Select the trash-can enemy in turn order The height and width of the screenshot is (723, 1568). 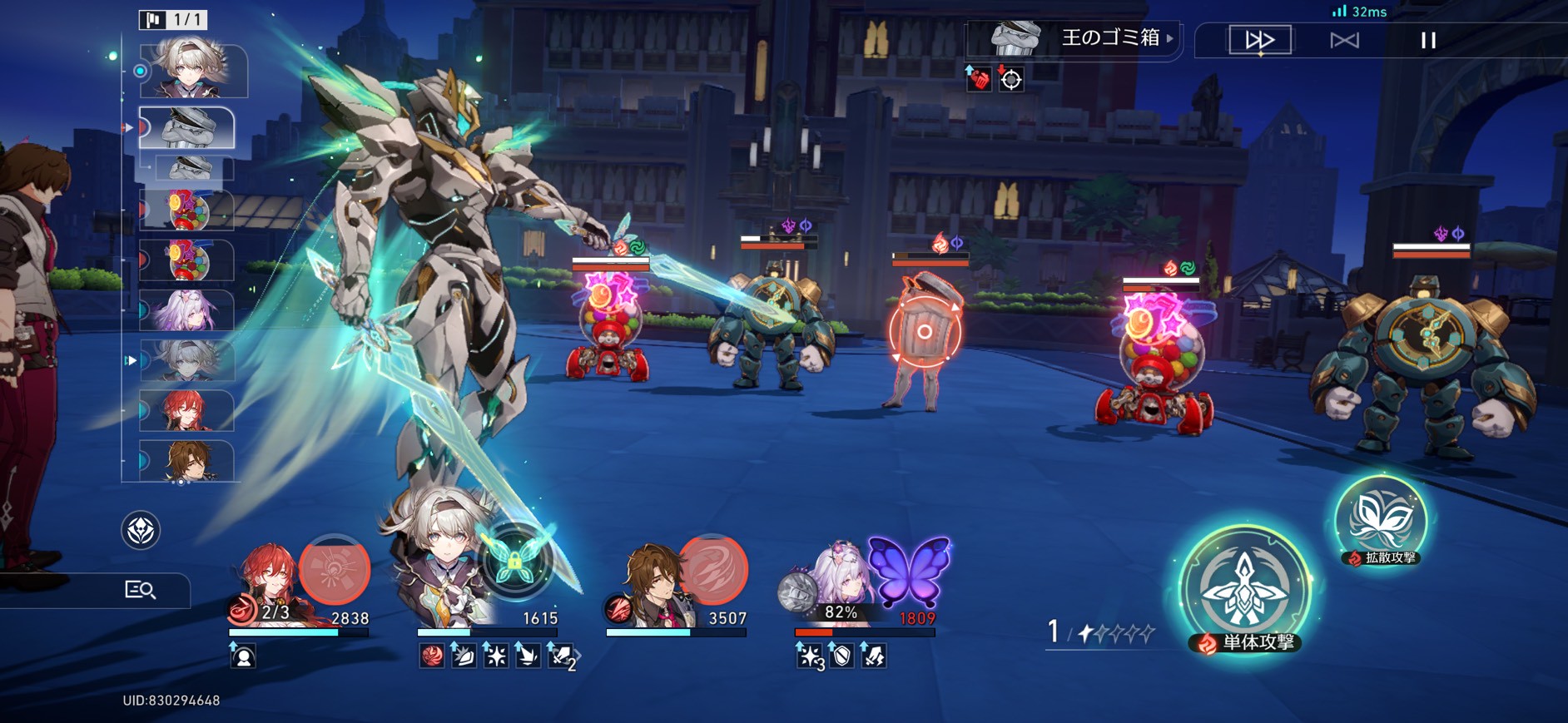pos(188,128)
